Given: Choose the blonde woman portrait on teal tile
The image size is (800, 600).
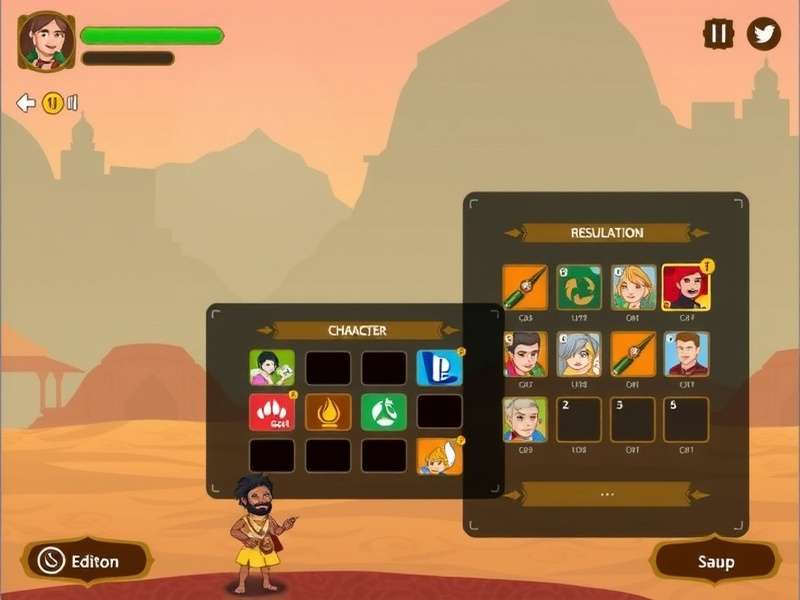Looking at the screenshot, I should [634, 287].
